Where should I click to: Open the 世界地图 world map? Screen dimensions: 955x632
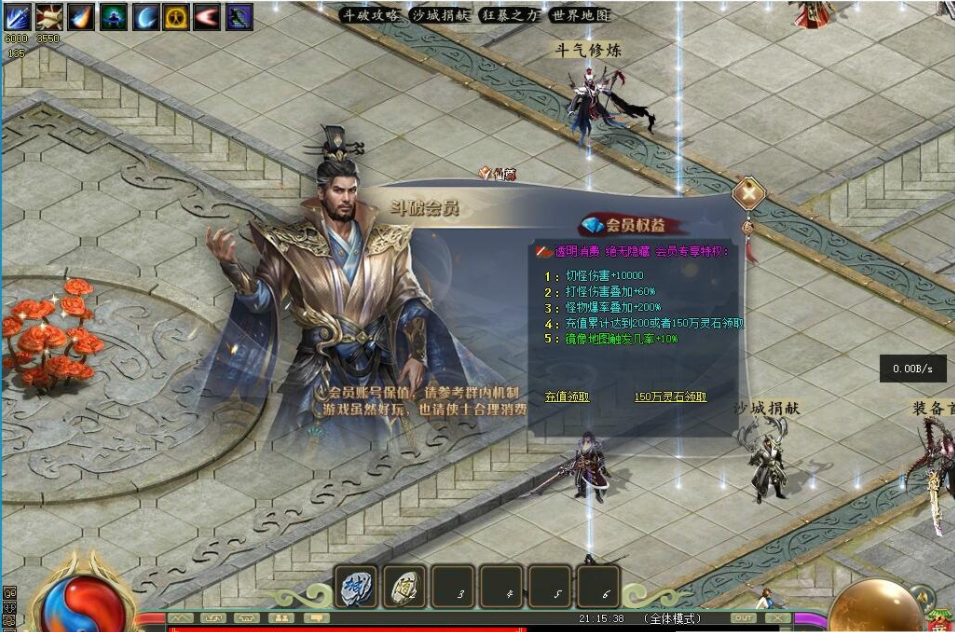point(579,16)
